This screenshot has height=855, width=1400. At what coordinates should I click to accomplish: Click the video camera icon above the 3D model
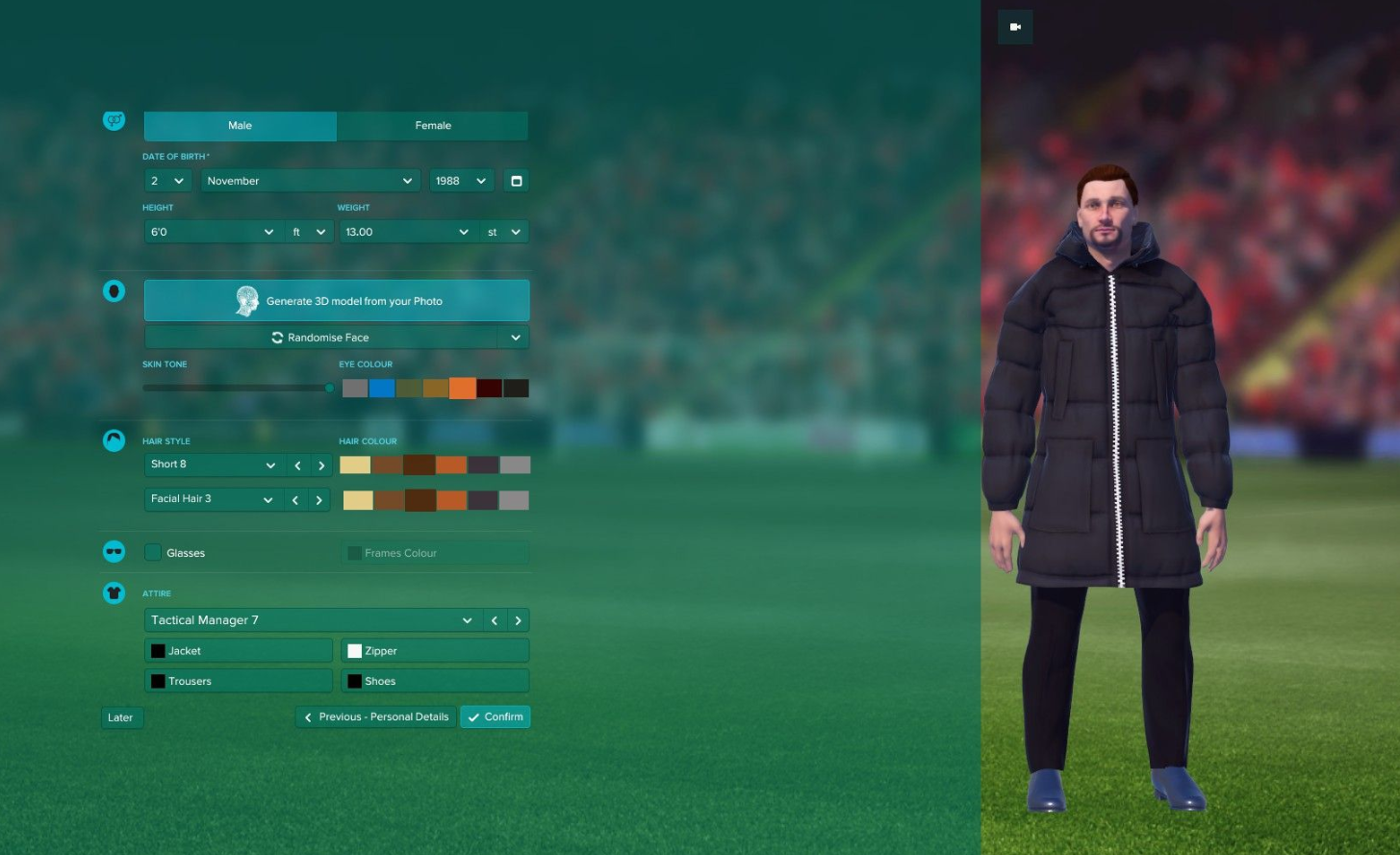coord(1014,27)
